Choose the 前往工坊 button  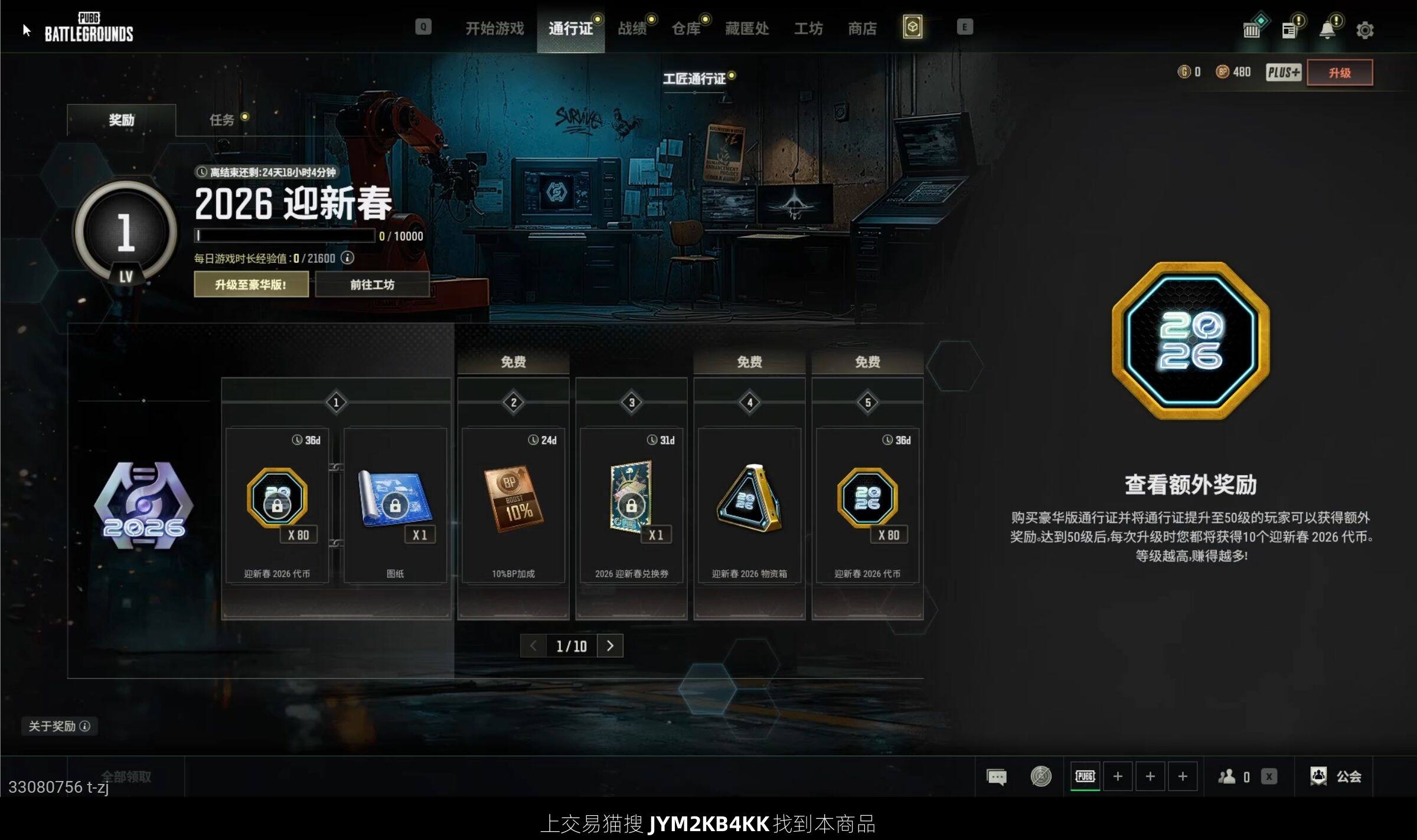[372, 285]
